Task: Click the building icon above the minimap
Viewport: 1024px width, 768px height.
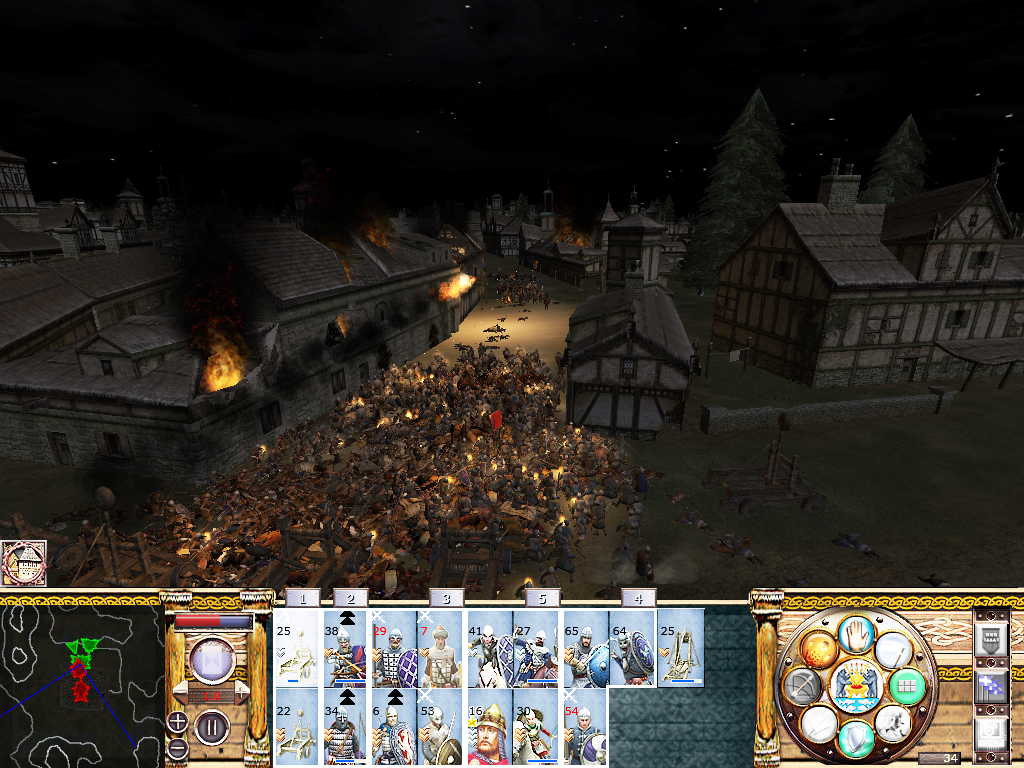Action: click(24, 564)
